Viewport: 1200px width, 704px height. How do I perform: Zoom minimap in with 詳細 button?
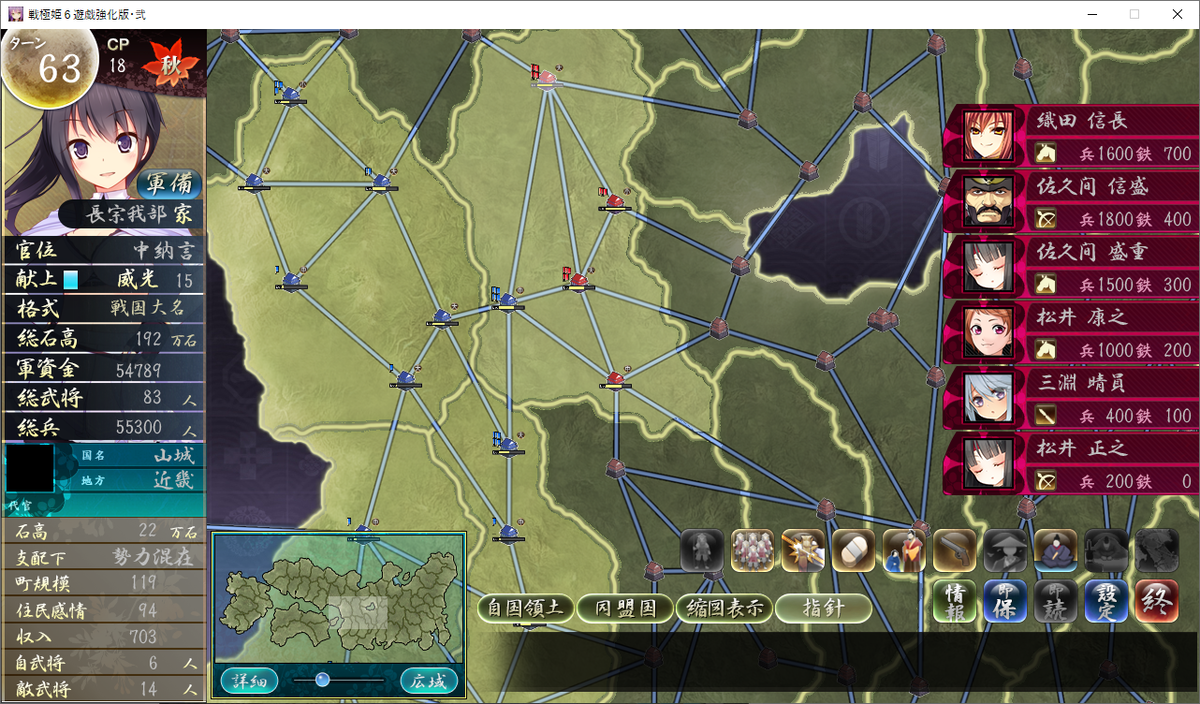[249, 682]
